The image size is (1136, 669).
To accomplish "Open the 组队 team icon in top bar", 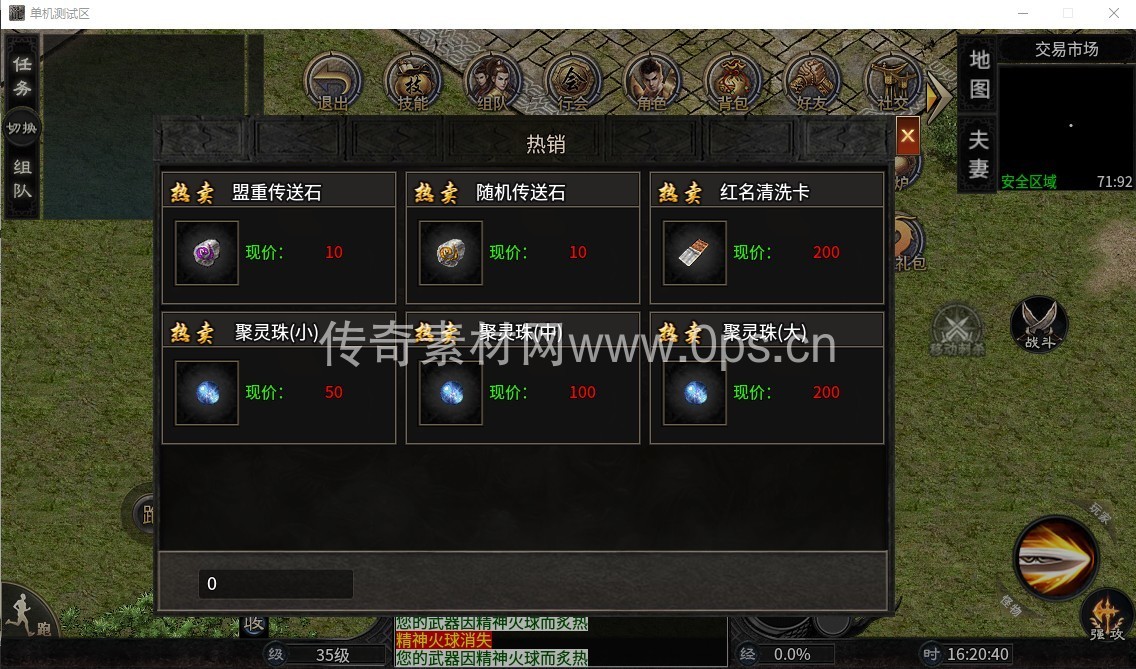I will 492,82.
